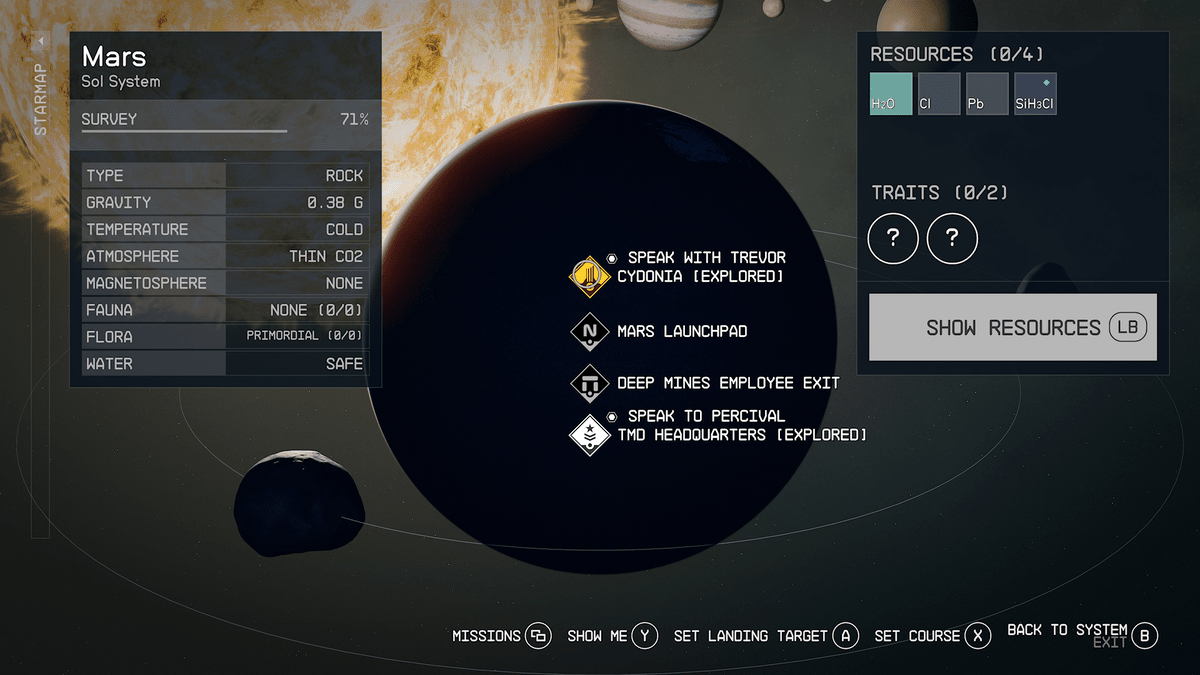
Task: Go Back to System view
Action: (1082, 632)
